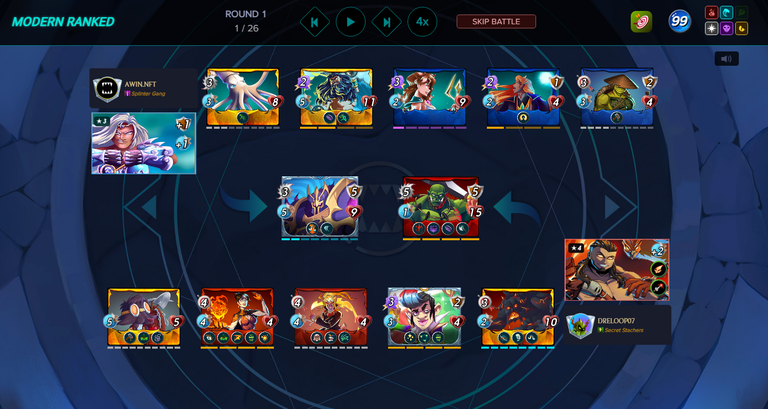
Task: Inspect the blue-and-pink-haired girl card
Action: tap(425, 316)
